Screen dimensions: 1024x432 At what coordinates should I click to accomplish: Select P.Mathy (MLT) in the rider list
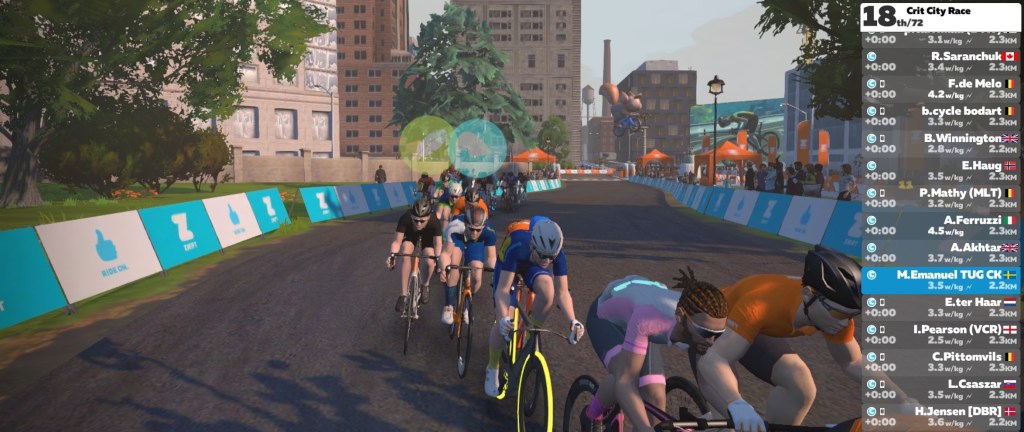click(940, 198)
